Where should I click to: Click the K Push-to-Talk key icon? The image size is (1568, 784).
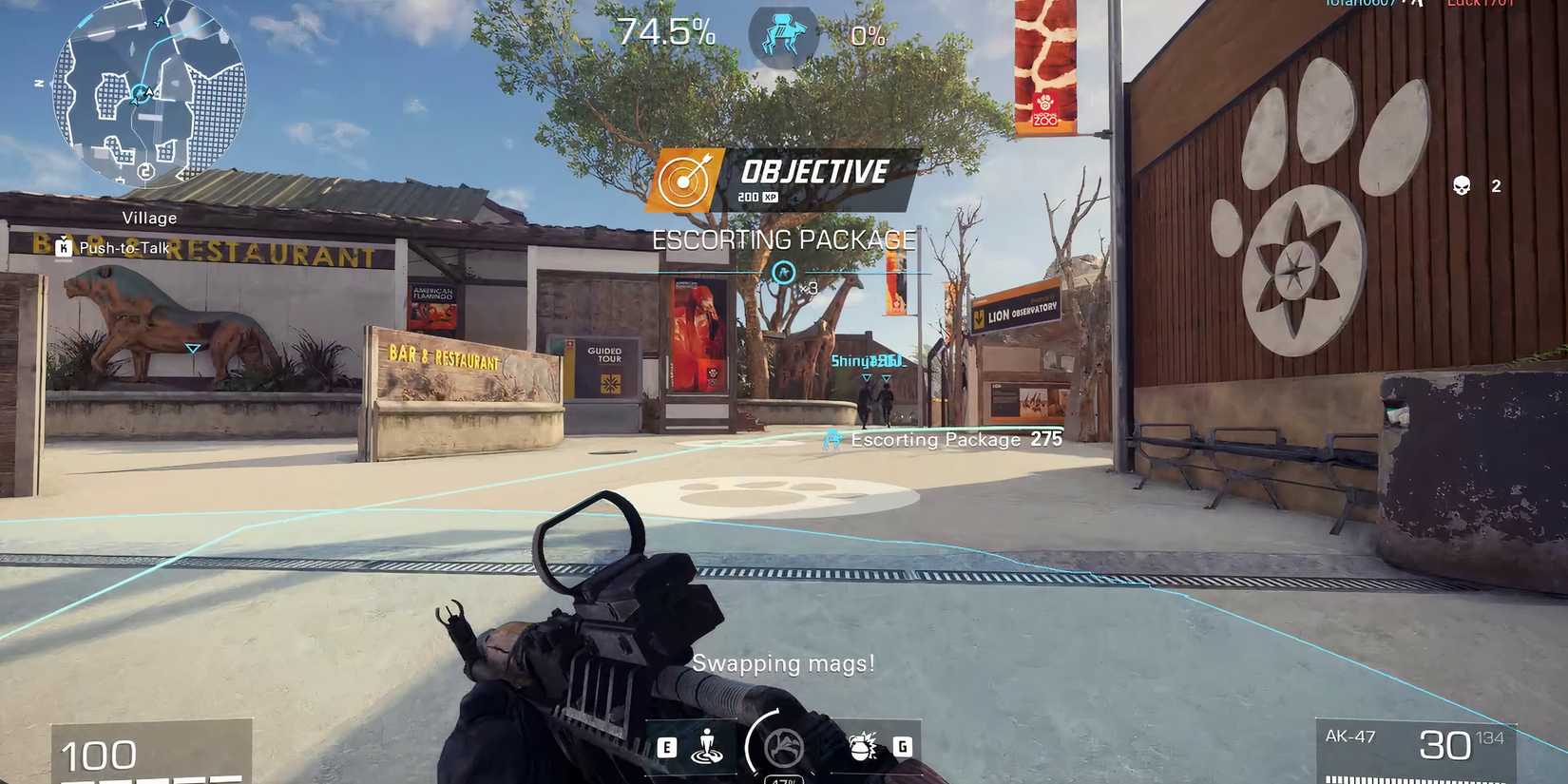[63, 247]
